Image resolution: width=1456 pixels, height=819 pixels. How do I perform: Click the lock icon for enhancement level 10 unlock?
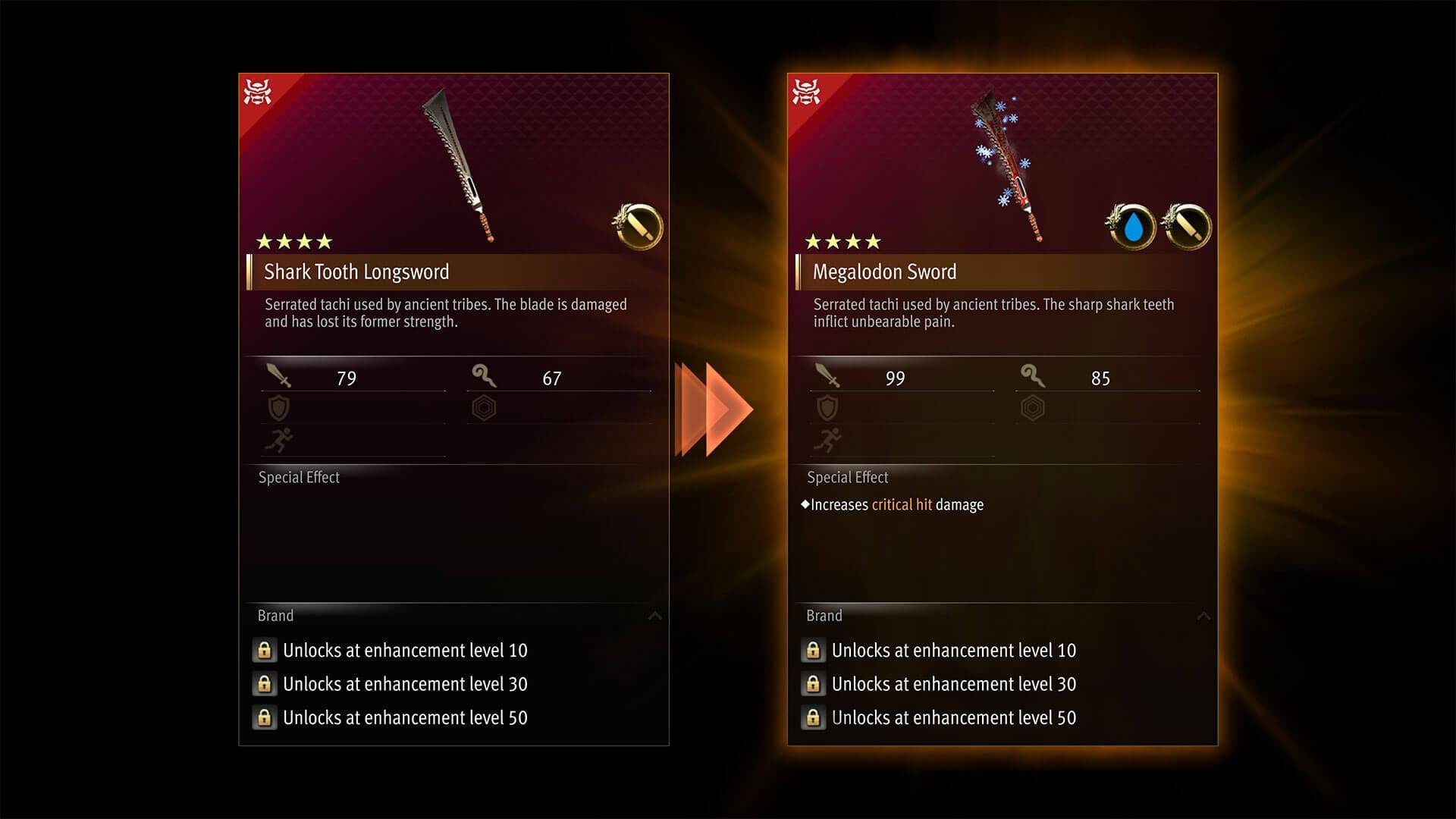coord(265,650)
